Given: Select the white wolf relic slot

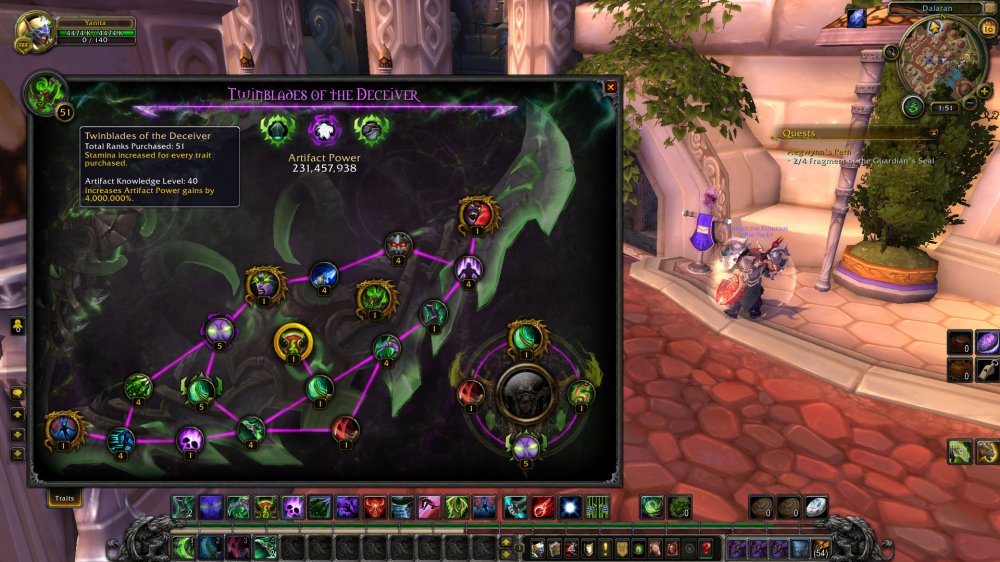Looking at the screenshot, I should tap(322, 129).
